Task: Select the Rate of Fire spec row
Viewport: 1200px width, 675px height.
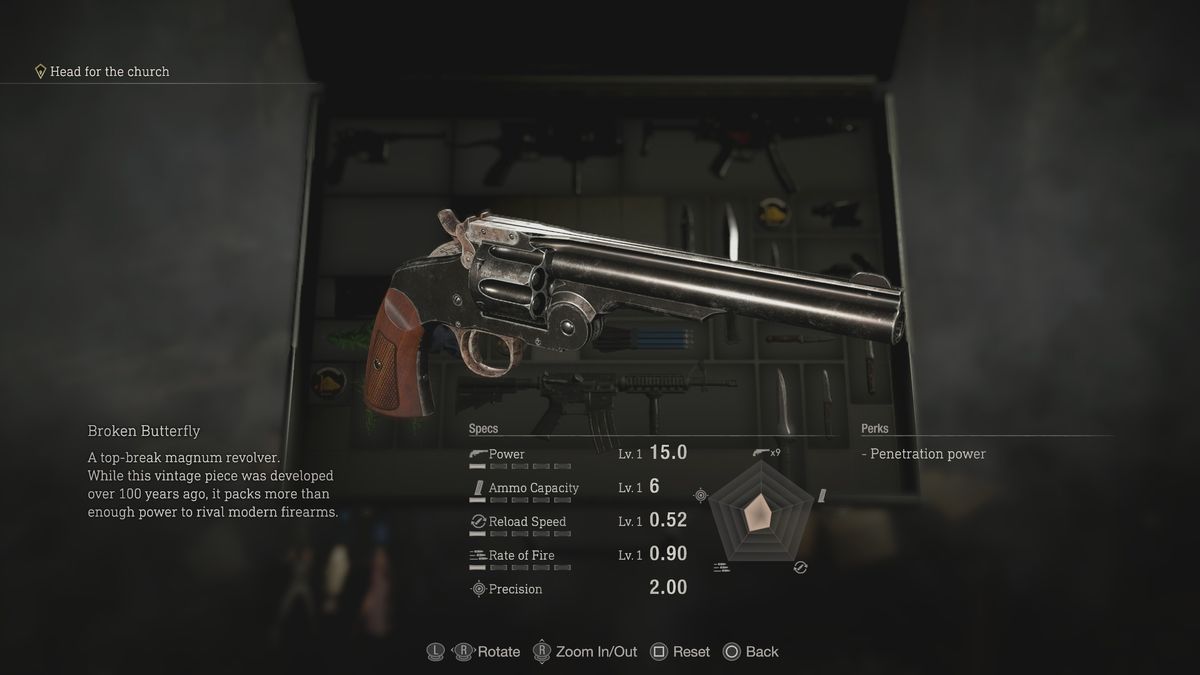Action: point(577,555)
